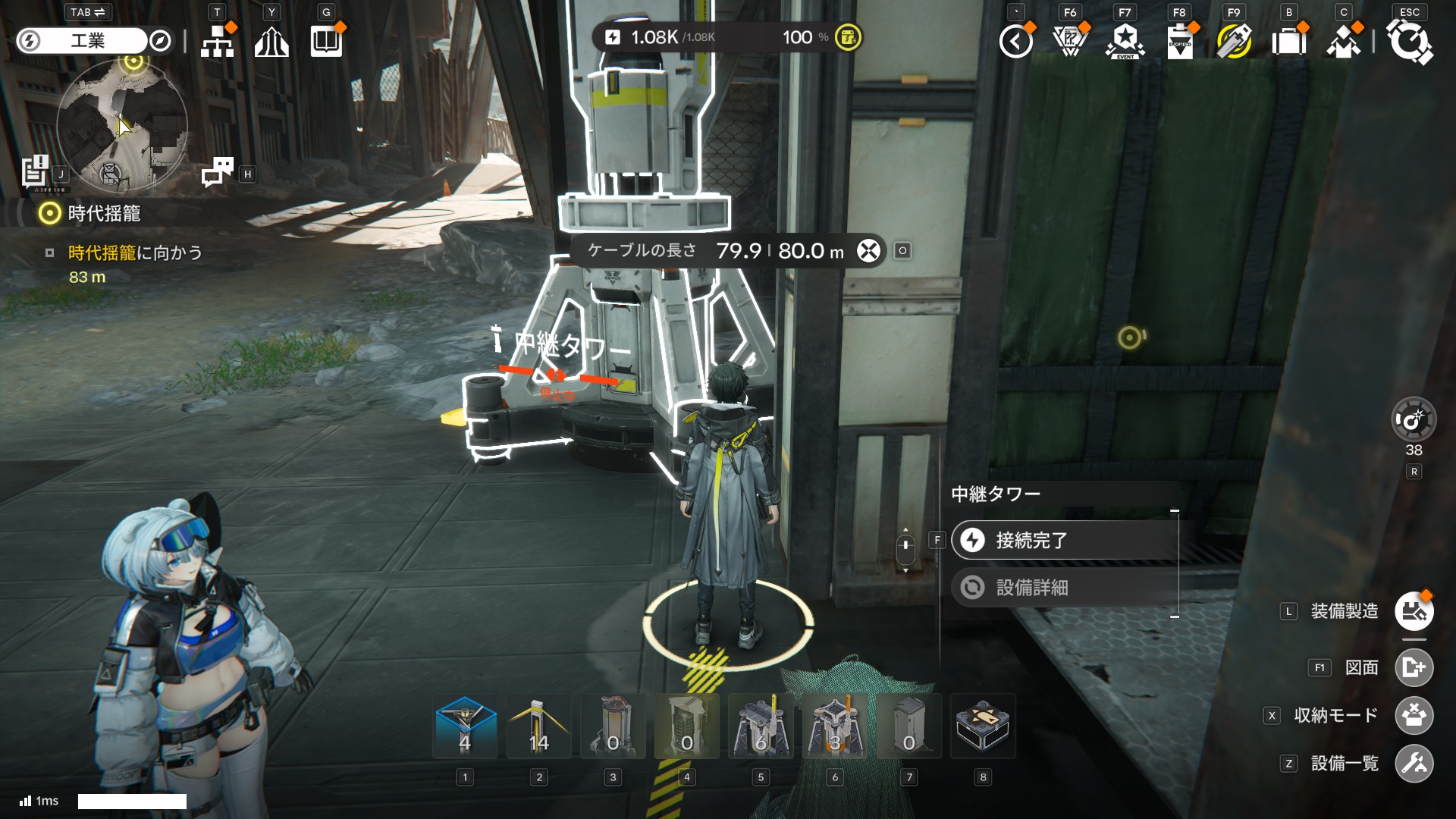Open the 図面 blueprint button

(1414, 668)
